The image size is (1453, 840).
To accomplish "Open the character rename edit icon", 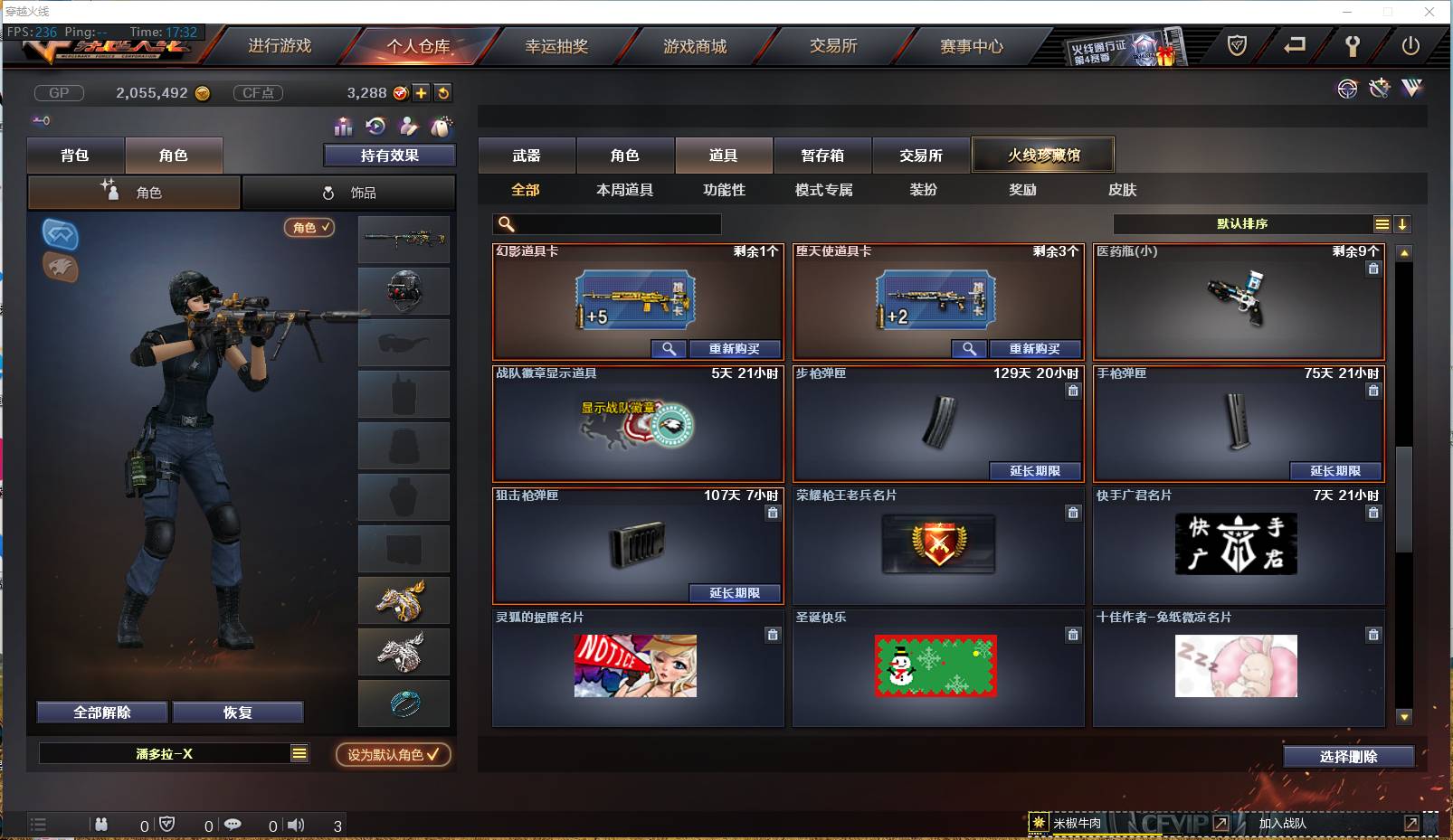I will point(407,125).
